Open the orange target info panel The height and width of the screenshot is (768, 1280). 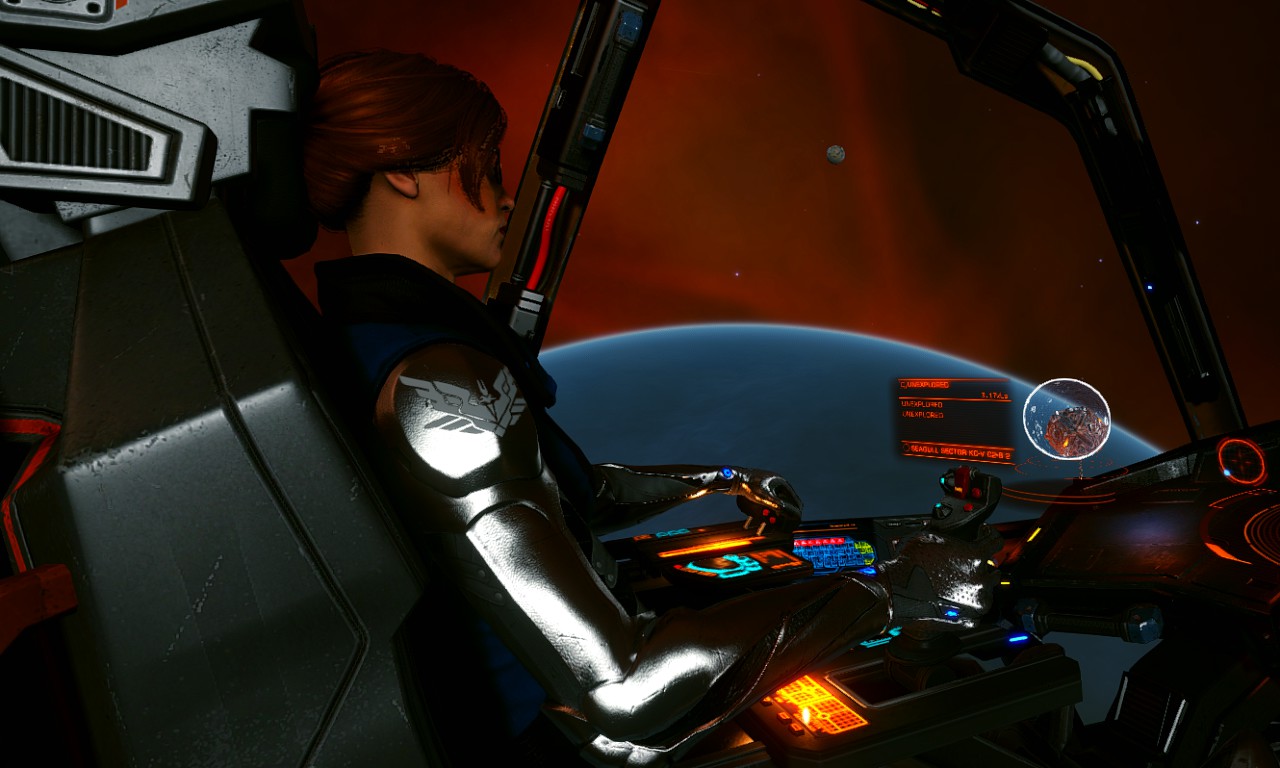point(954,410)
